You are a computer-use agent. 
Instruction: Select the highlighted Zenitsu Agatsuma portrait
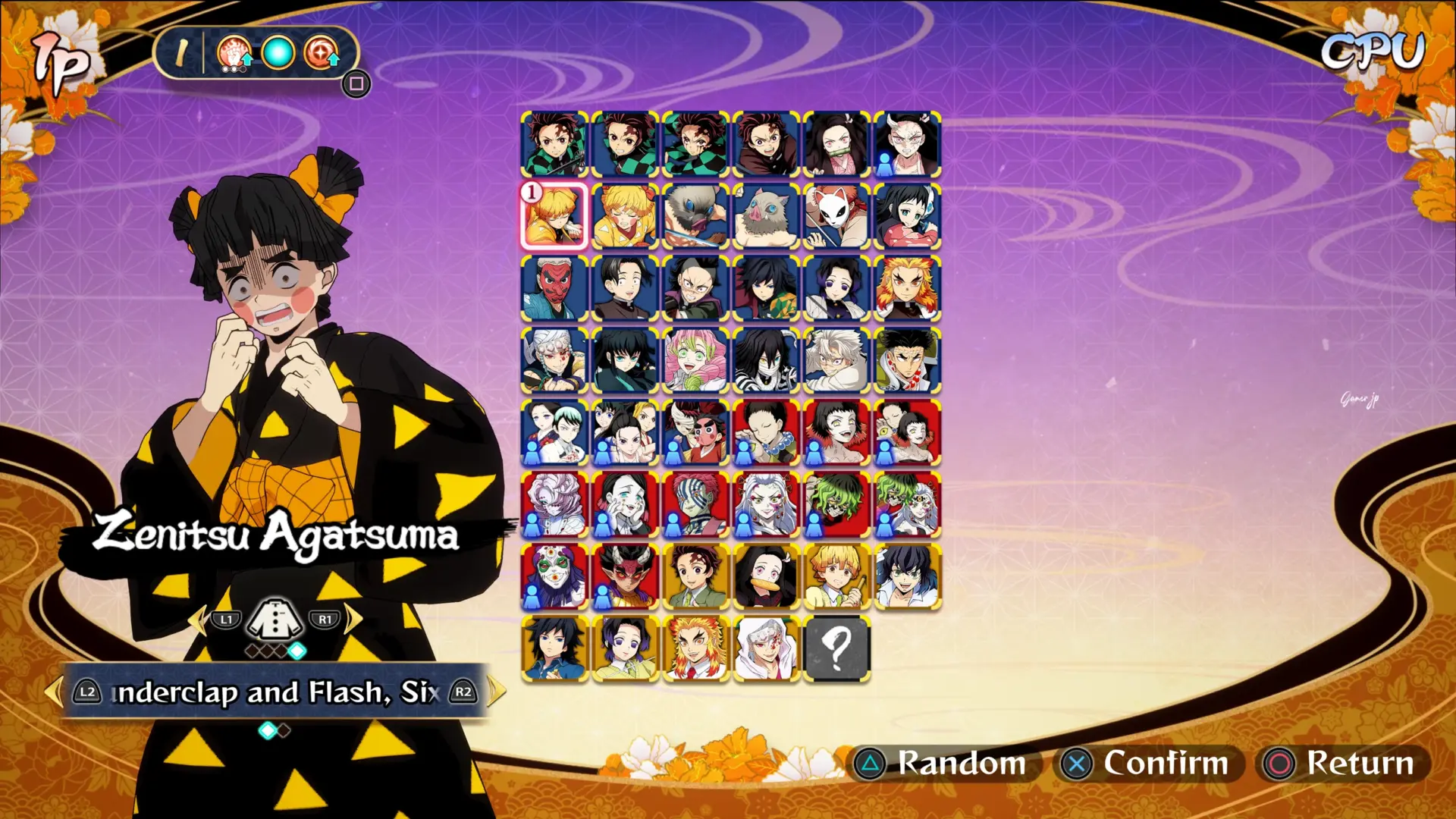pyautogui.click(x=554, y=216)
